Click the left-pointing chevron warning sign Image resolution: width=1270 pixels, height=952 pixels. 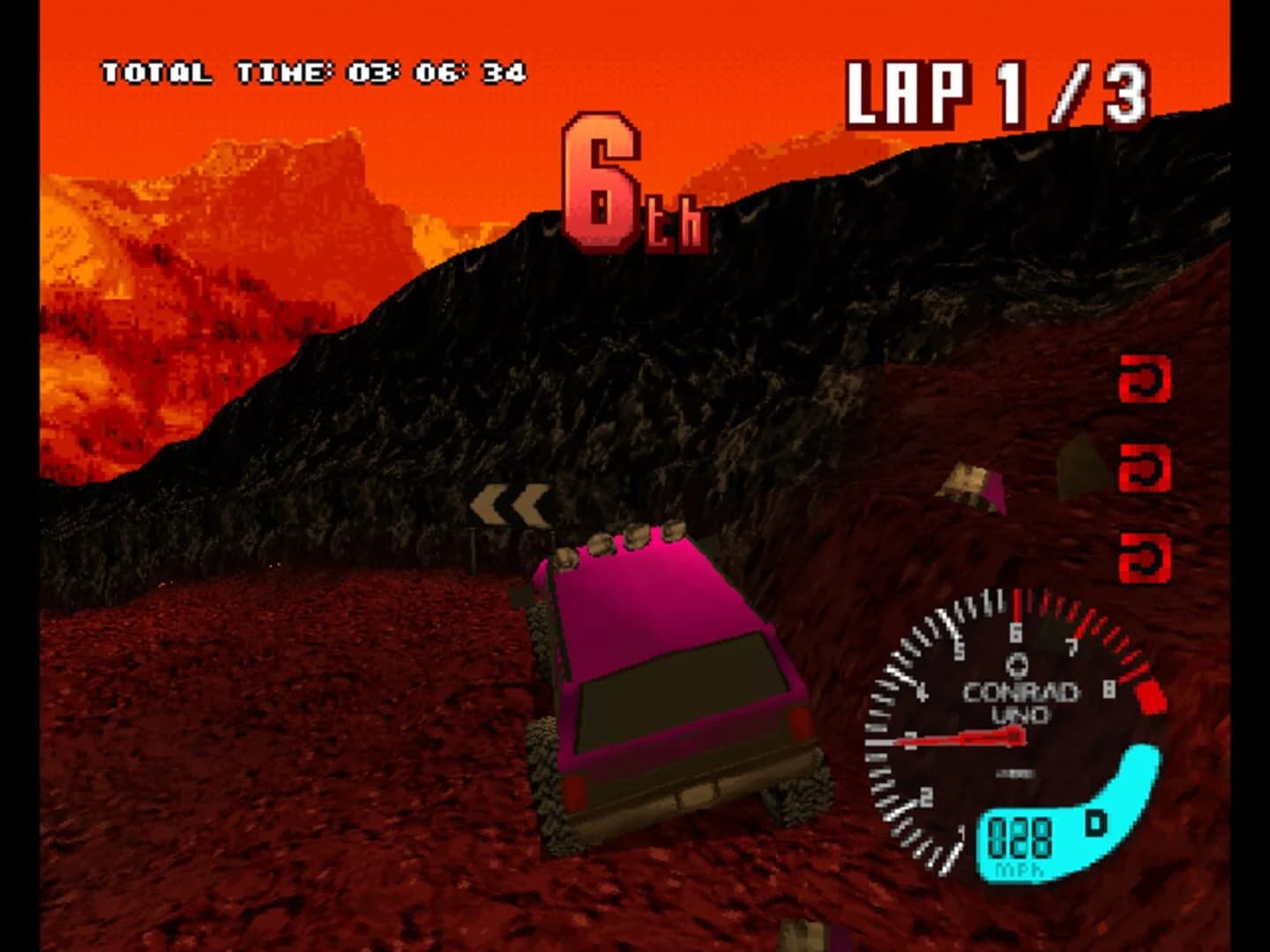[509, 505]
